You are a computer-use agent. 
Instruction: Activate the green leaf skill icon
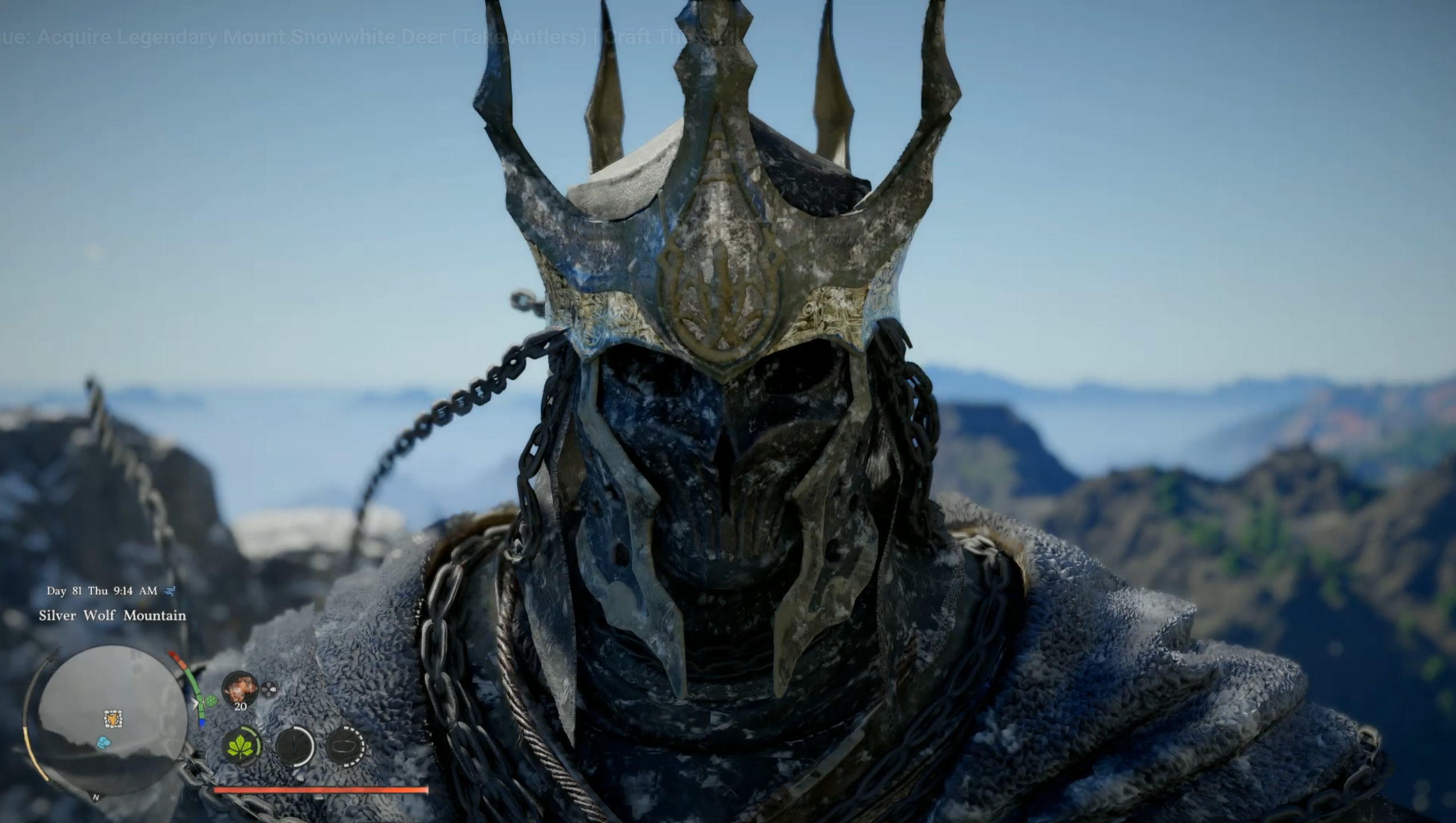[x=242, y=746]
